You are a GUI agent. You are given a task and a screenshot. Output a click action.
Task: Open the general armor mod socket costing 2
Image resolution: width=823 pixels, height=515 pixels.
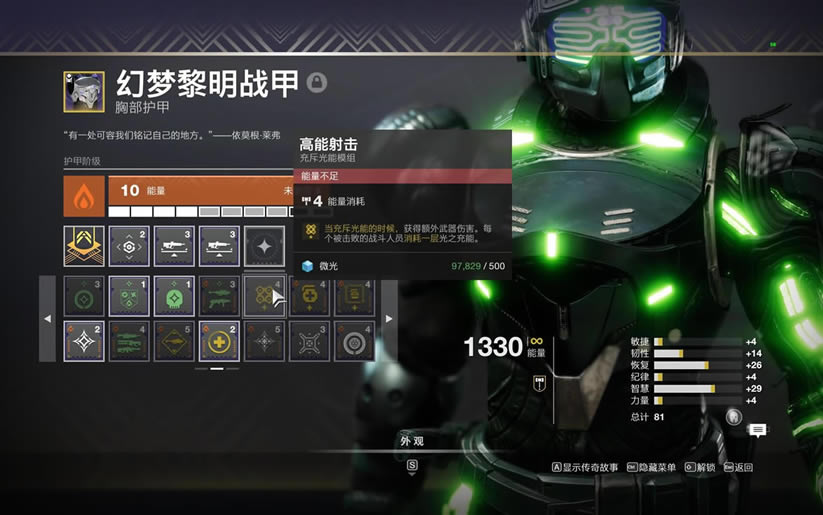pyautogui.click(x=129, y=246)
